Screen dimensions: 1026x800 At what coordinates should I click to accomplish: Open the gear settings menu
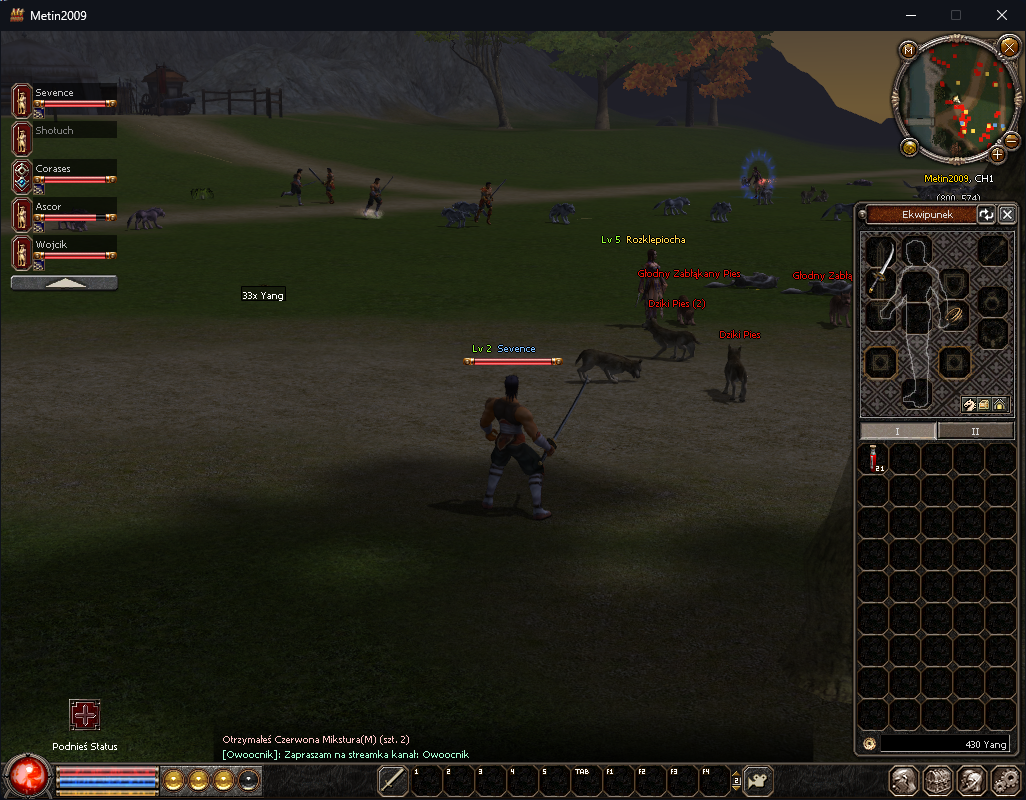1004,781
